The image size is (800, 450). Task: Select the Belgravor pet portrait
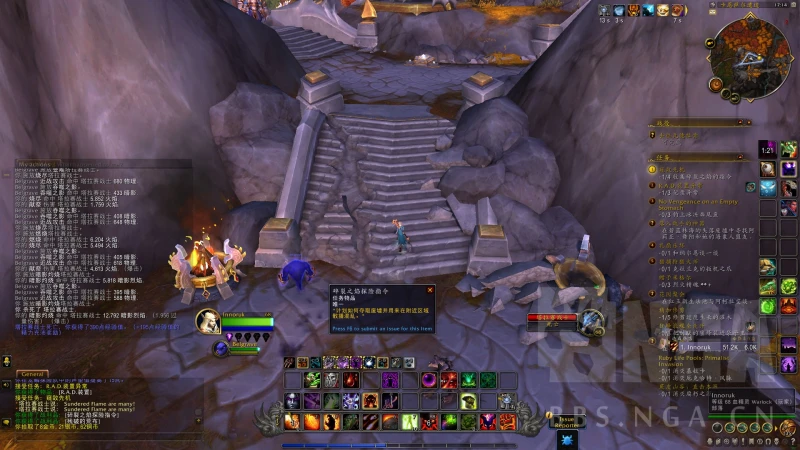point(221,347)
